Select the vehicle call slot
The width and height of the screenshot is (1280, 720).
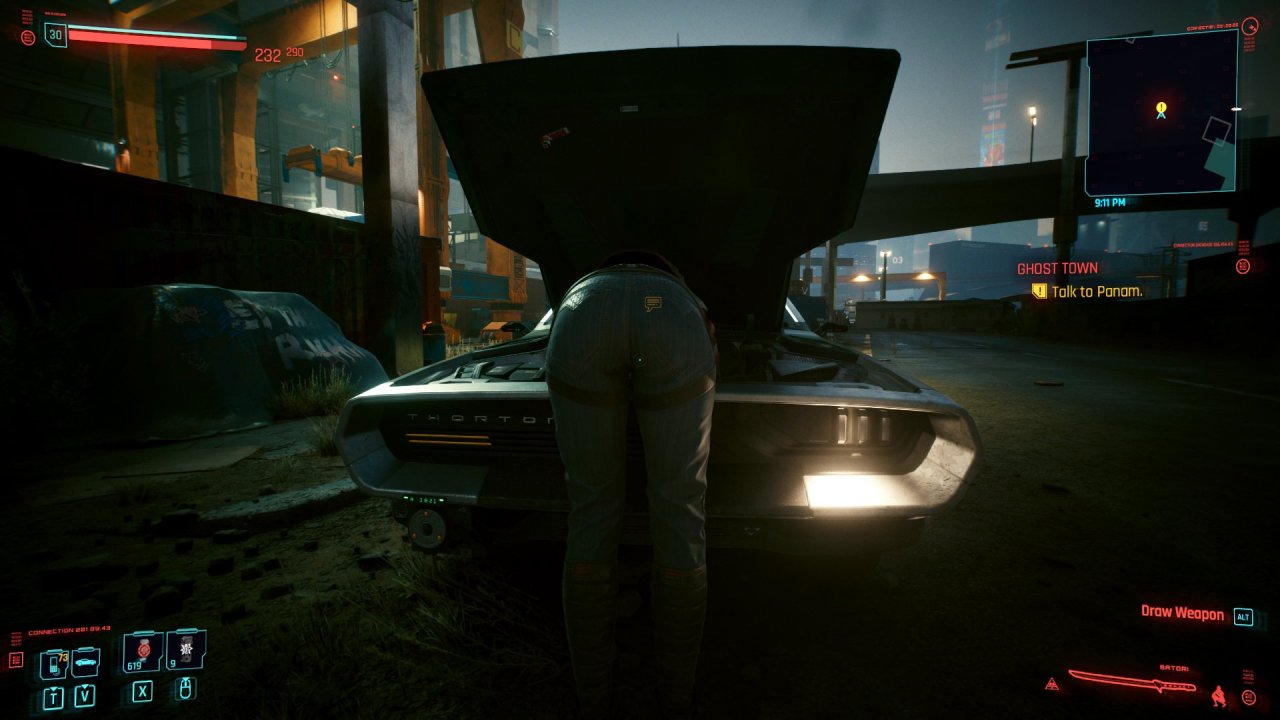click(x=85, y=661)
